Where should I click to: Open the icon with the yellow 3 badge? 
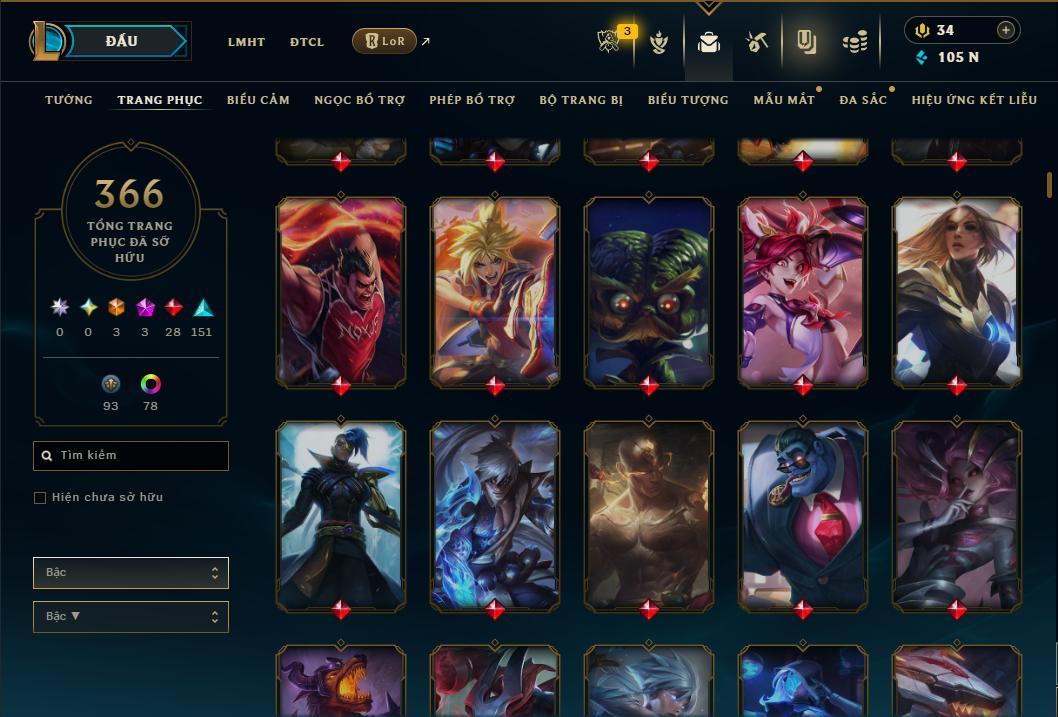click(610, 42)
